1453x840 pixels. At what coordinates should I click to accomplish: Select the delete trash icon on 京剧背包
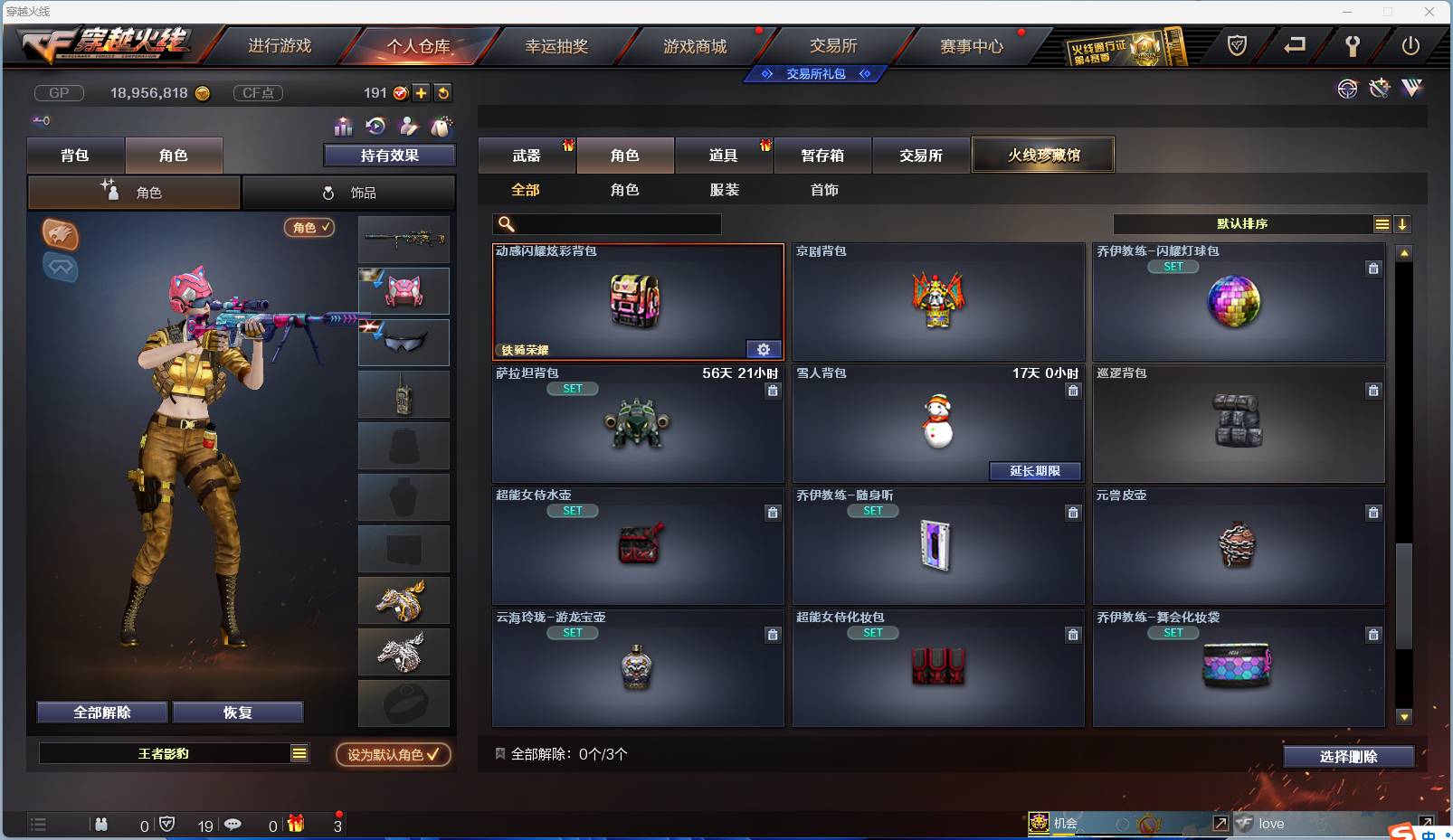(x=1073, y=269)
